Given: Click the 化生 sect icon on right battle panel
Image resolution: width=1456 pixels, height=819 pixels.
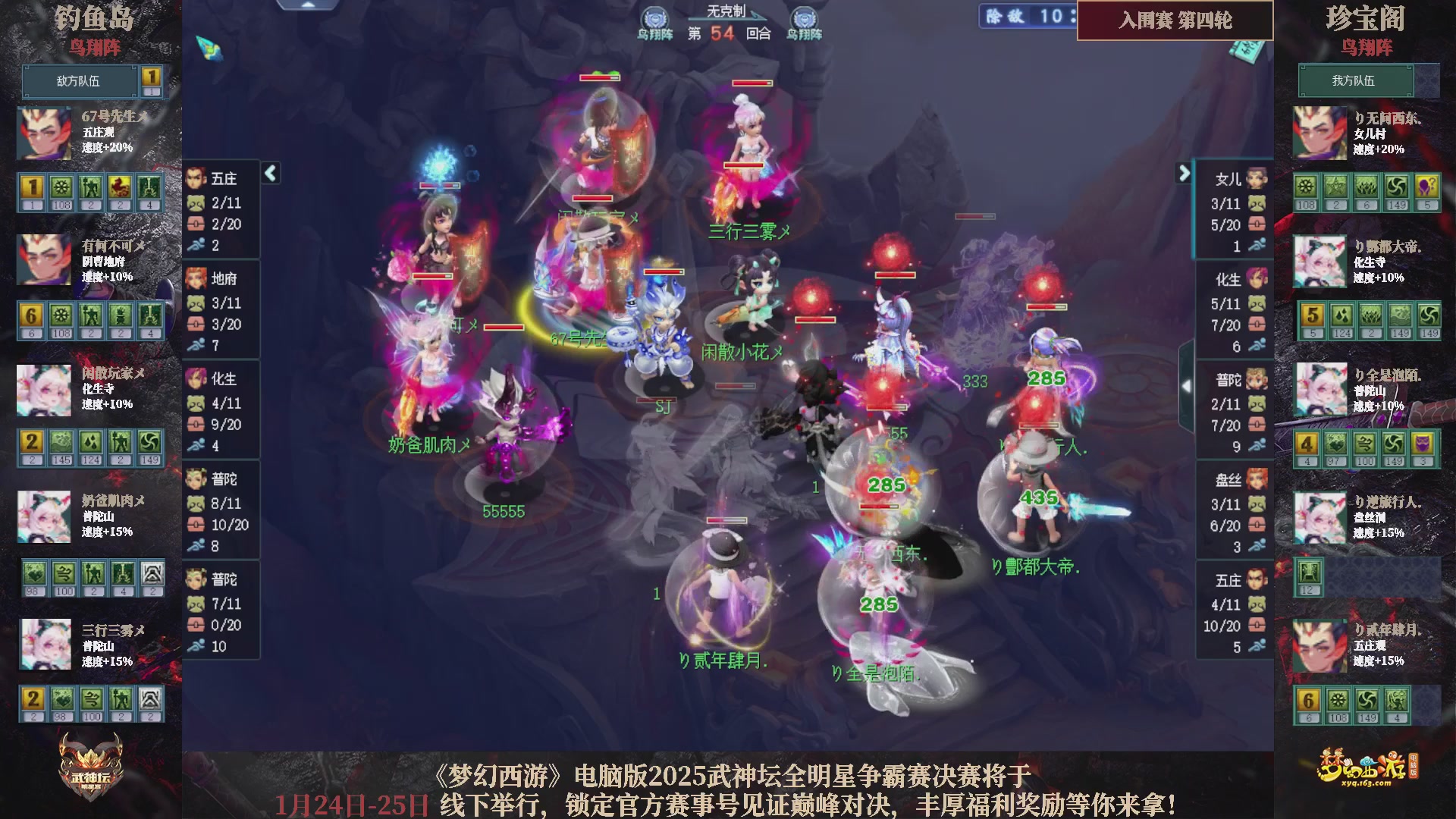Looking at the screenshot, I should point(1259,279).
